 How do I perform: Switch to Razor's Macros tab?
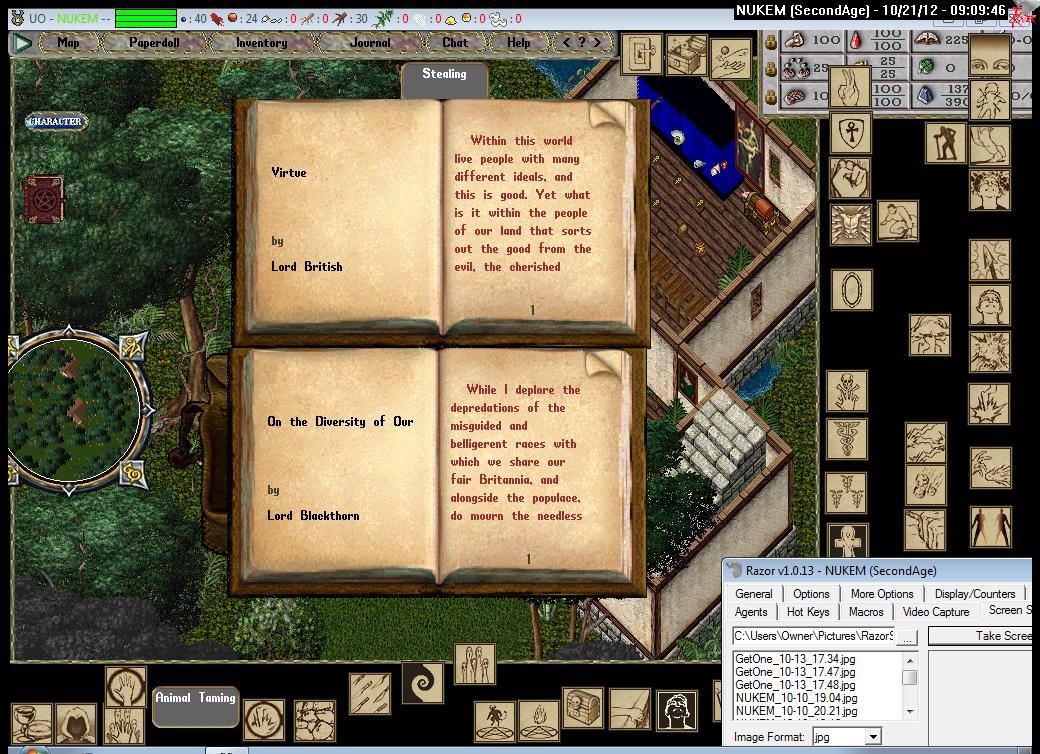pyautogui.click(x=866, y=612)
